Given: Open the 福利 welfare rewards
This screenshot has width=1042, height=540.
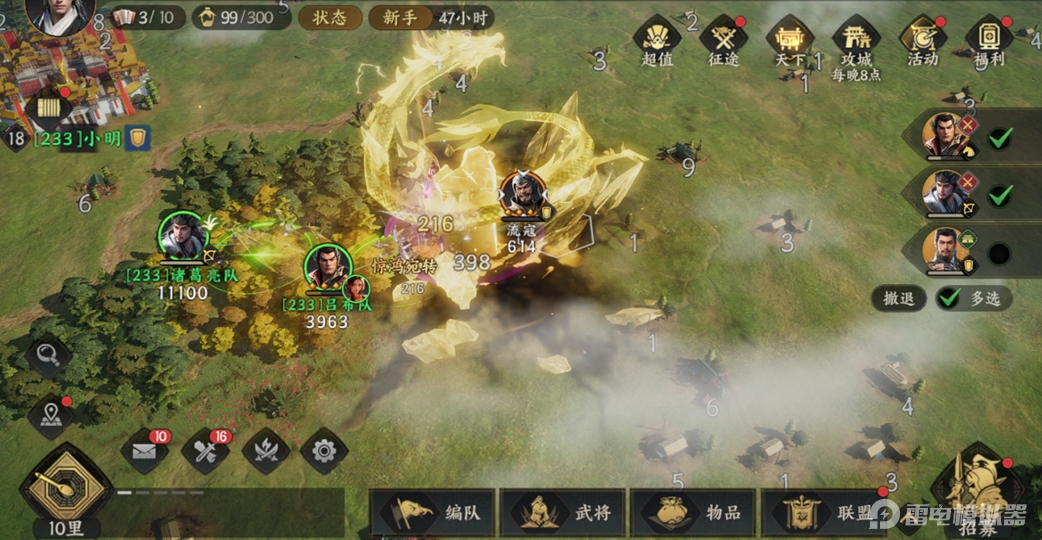Looking at the screenshot, I should pyautogui.click(x=989, y=40).
